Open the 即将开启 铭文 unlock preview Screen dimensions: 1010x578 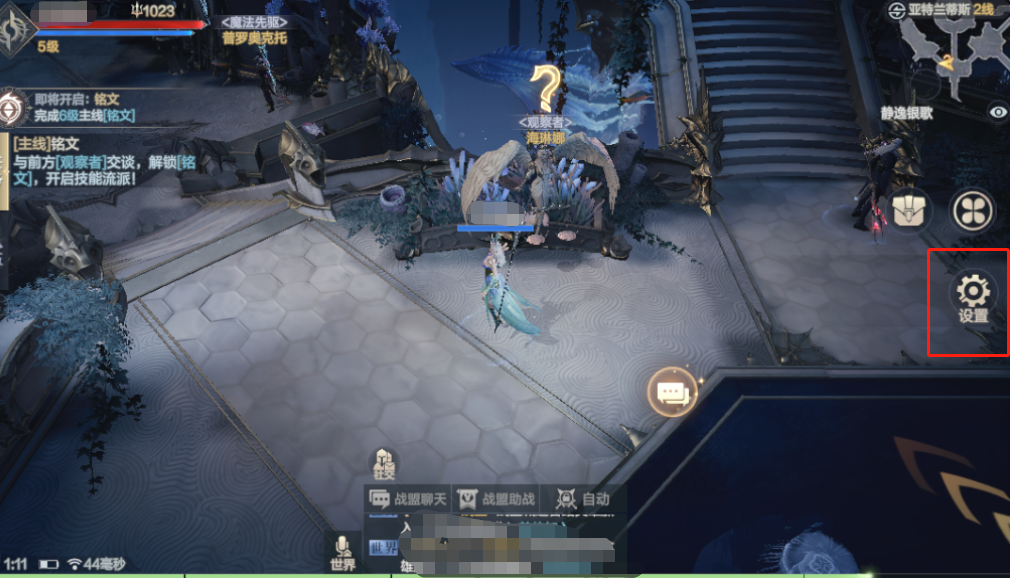point(70,107)
